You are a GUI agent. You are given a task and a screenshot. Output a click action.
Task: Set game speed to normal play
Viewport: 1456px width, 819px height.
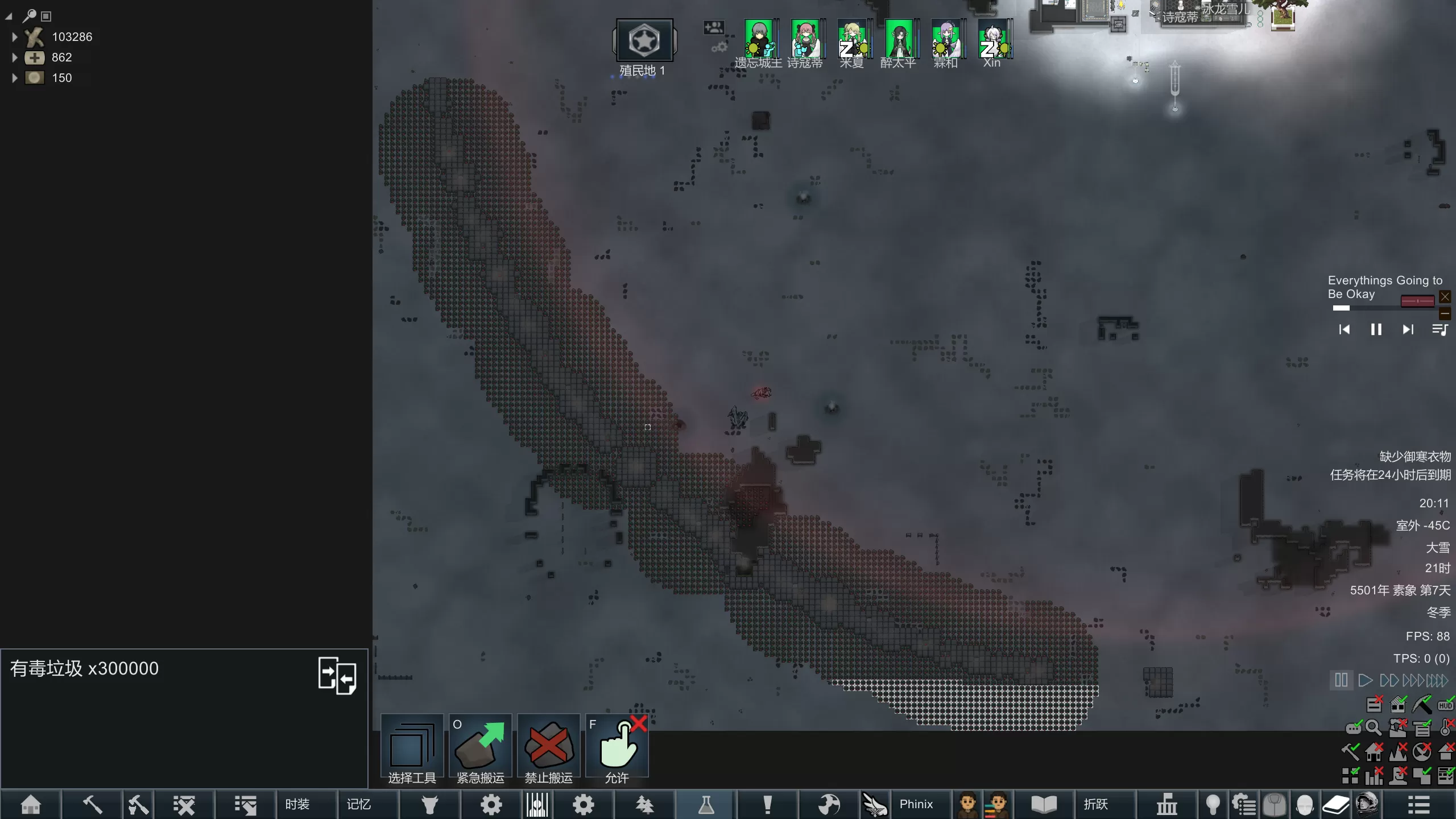[x=1365, y=680]
